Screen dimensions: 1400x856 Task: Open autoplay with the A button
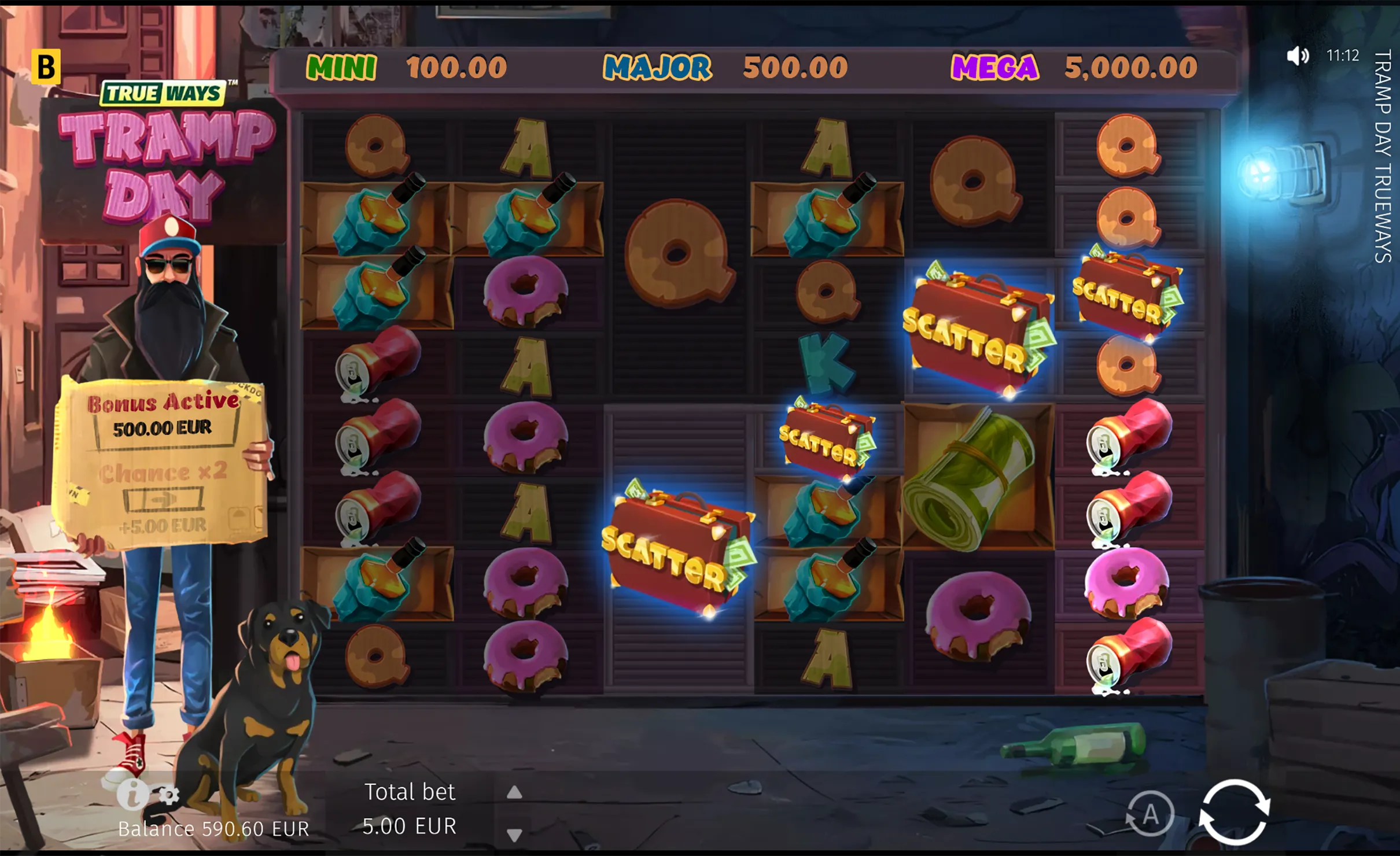(1150, 814)
